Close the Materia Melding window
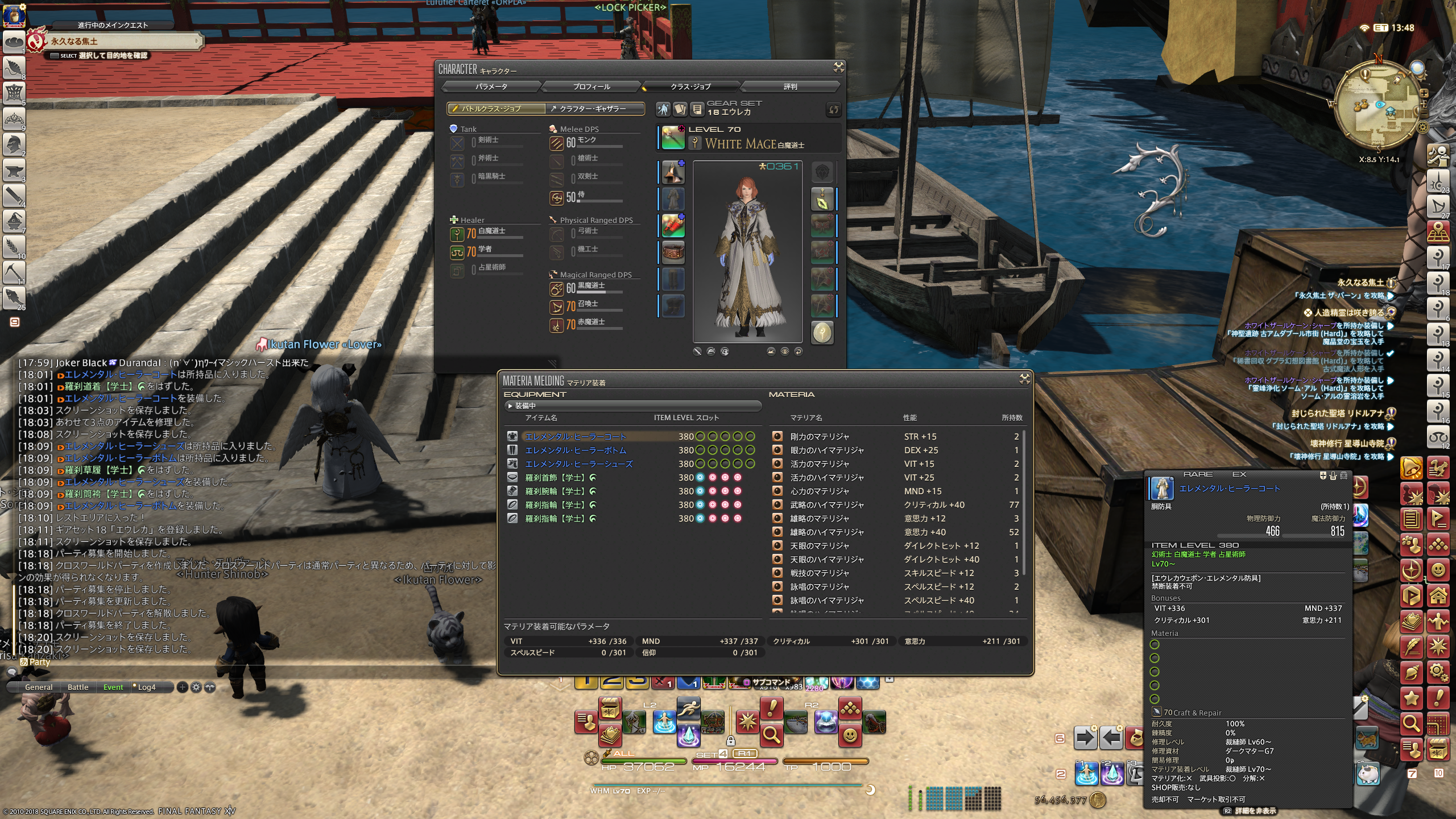Screen dimensions: 1456x819 [x=1024, y=379]
